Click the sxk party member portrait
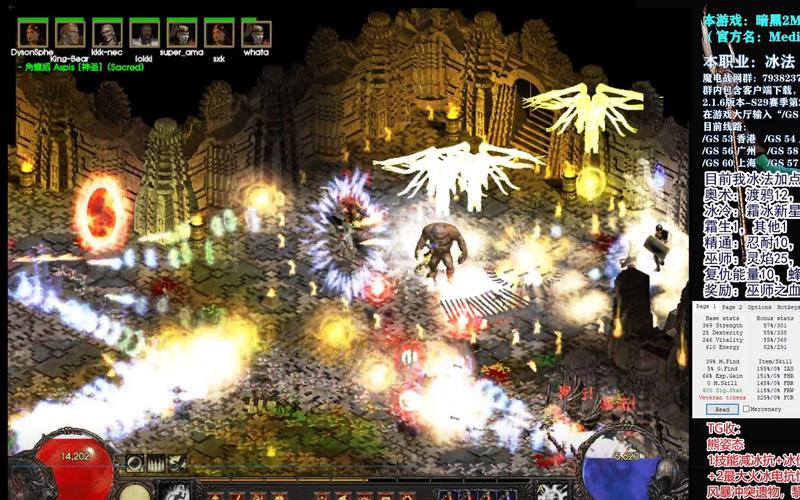The height and width of the screenshot is (500, 800). click(218, 33)
